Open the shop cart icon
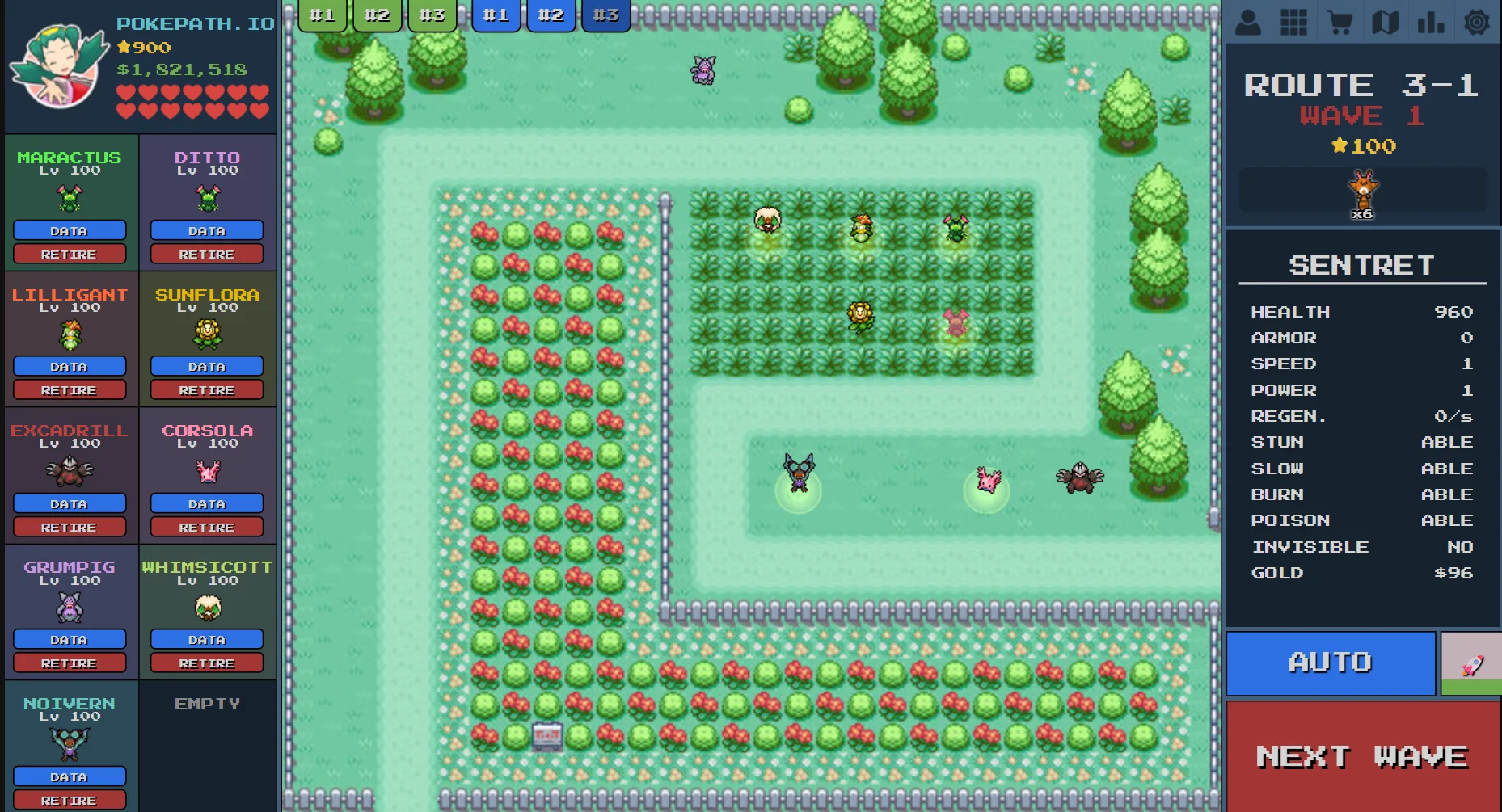Image resolution: width=1502 pixels, height=812 pixels. click(x=1340, y=22)
